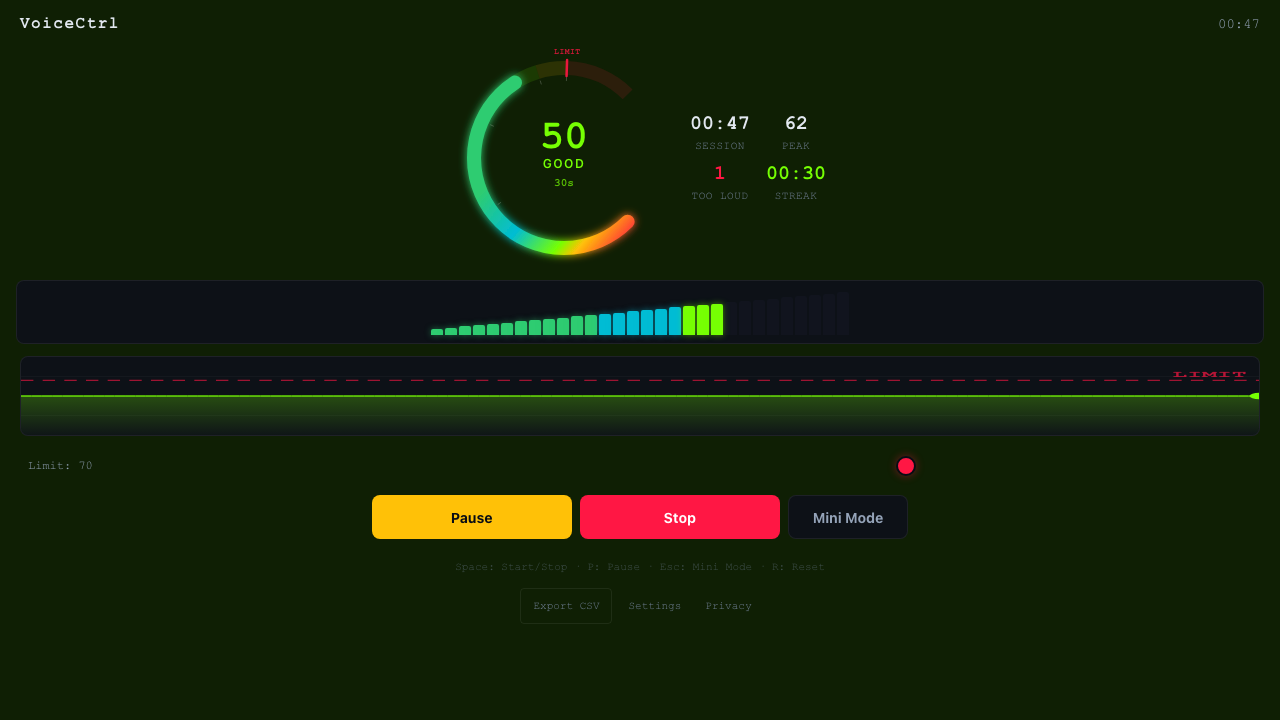Open the Settings page

(654, 605)
